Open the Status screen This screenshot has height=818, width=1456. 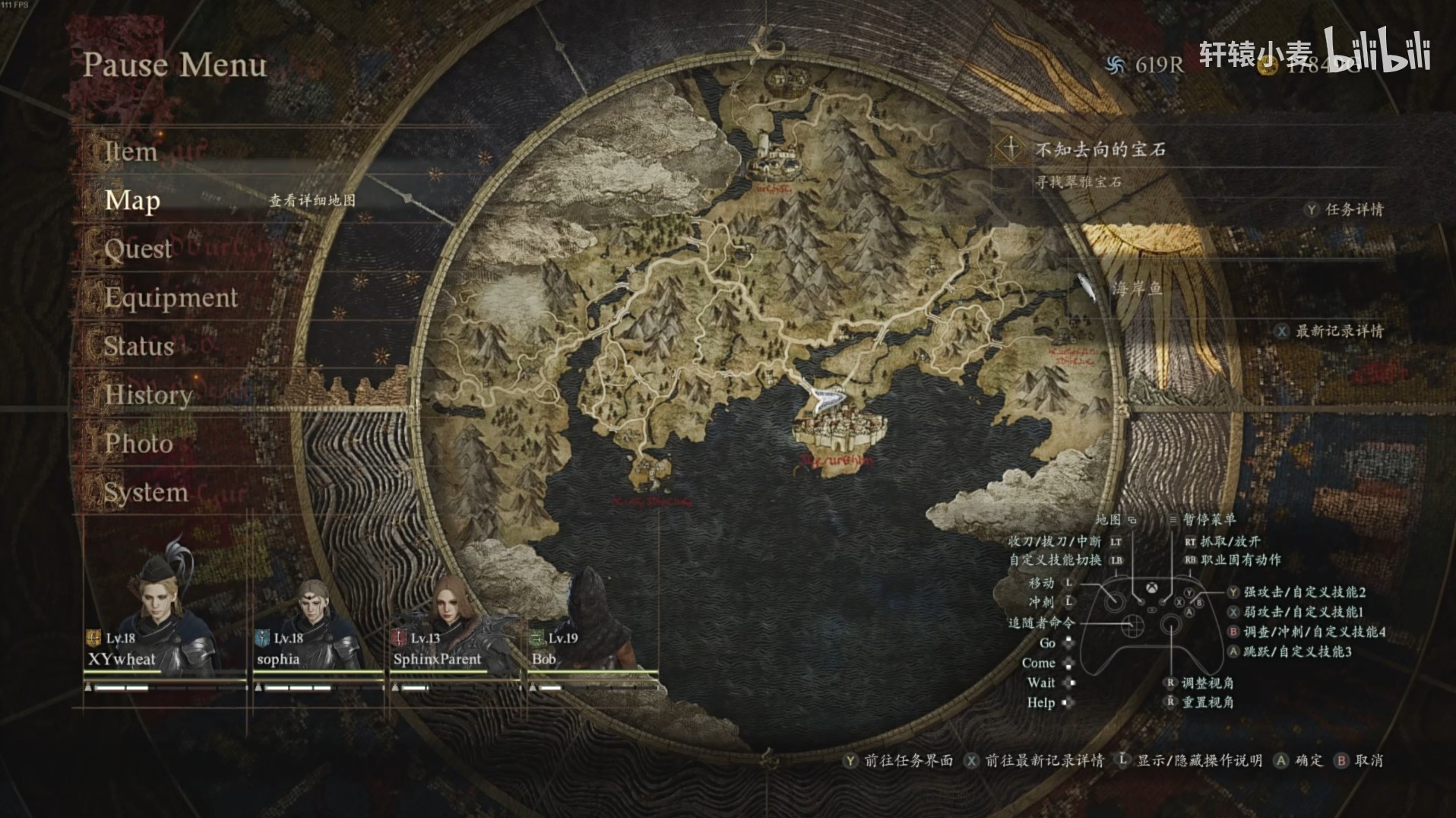click(x=139, y=346)
